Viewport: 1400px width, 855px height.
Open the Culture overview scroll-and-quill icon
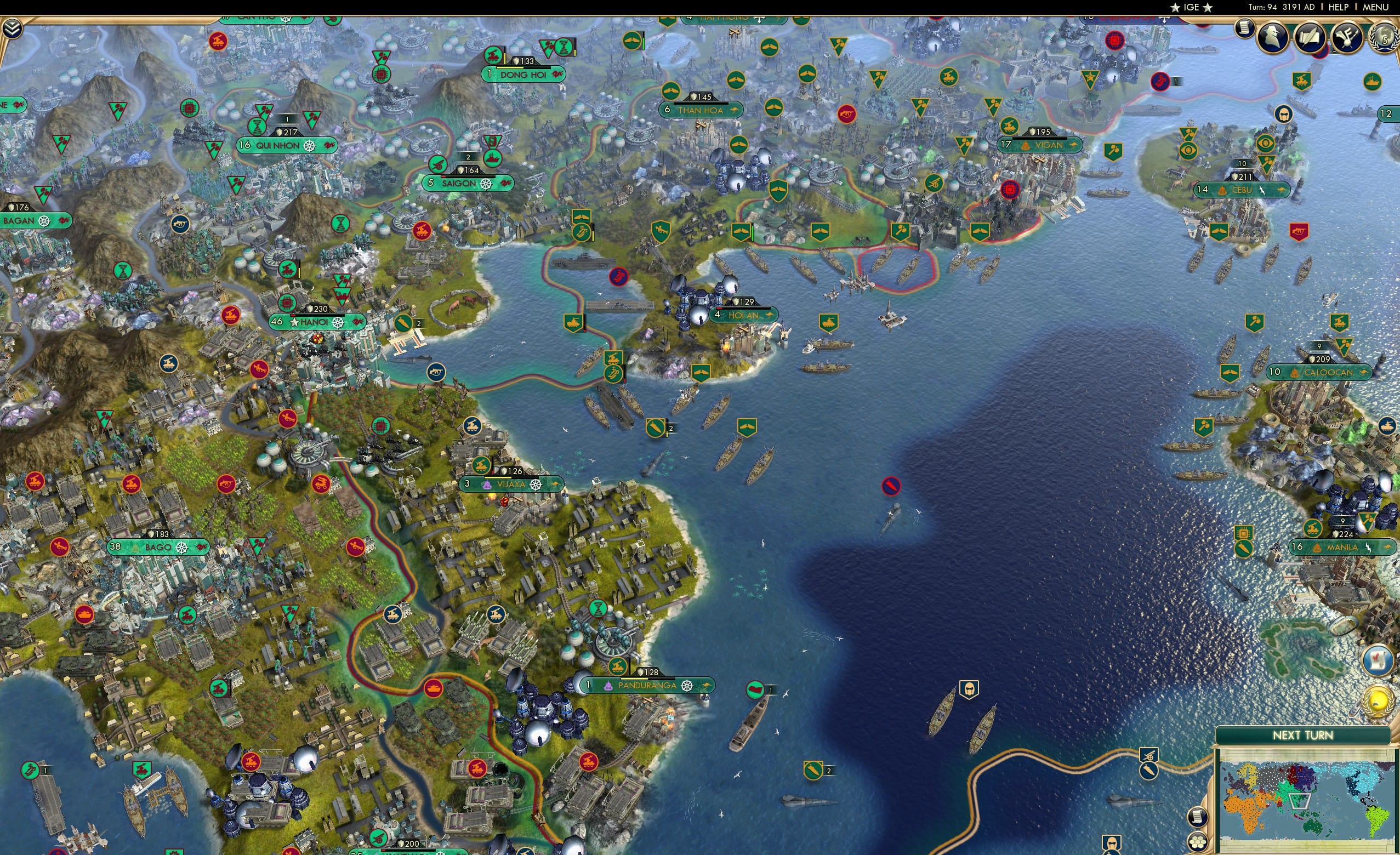click(1310, 38)
